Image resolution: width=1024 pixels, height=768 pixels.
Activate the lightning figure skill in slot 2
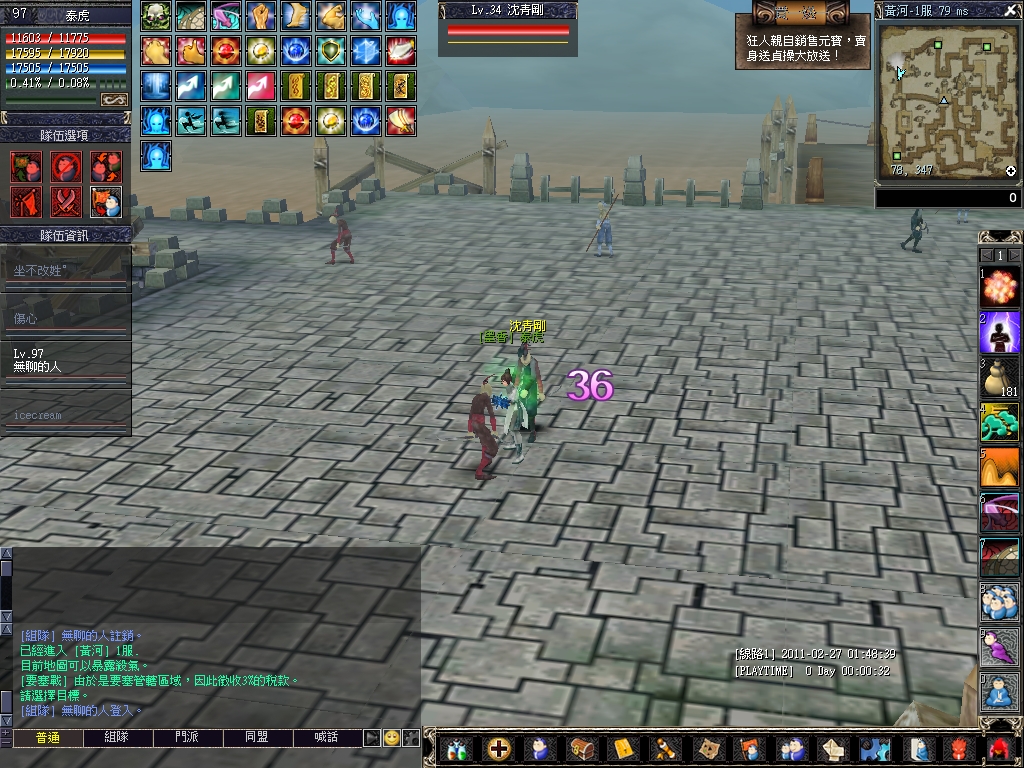click(999, 332)
